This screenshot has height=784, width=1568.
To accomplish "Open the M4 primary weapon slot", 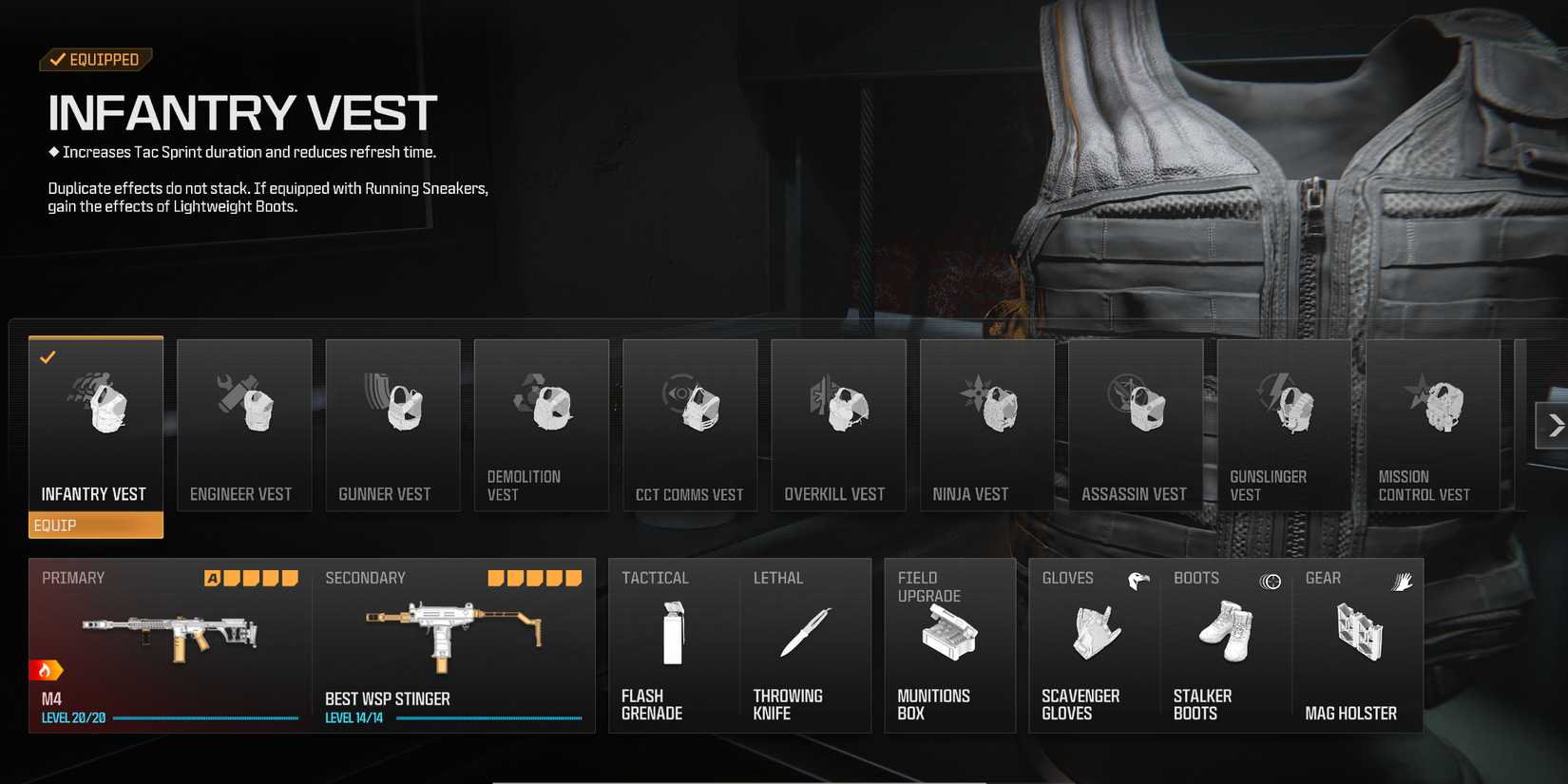I will (x=169, y=637).
